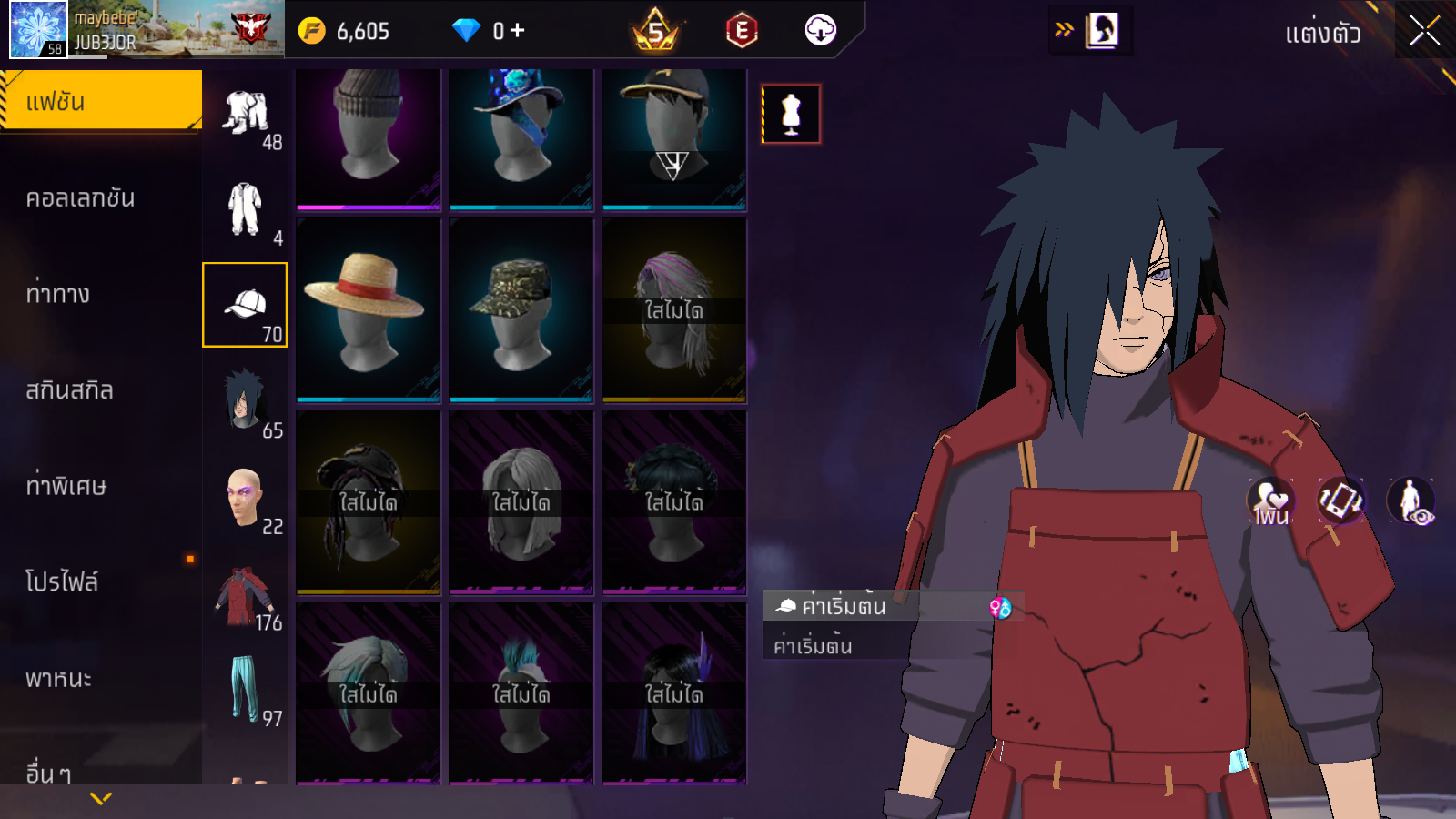This screenshot has width=1456, height=819.
Task: Open the download cloud icon
Action: click(820, 31)
